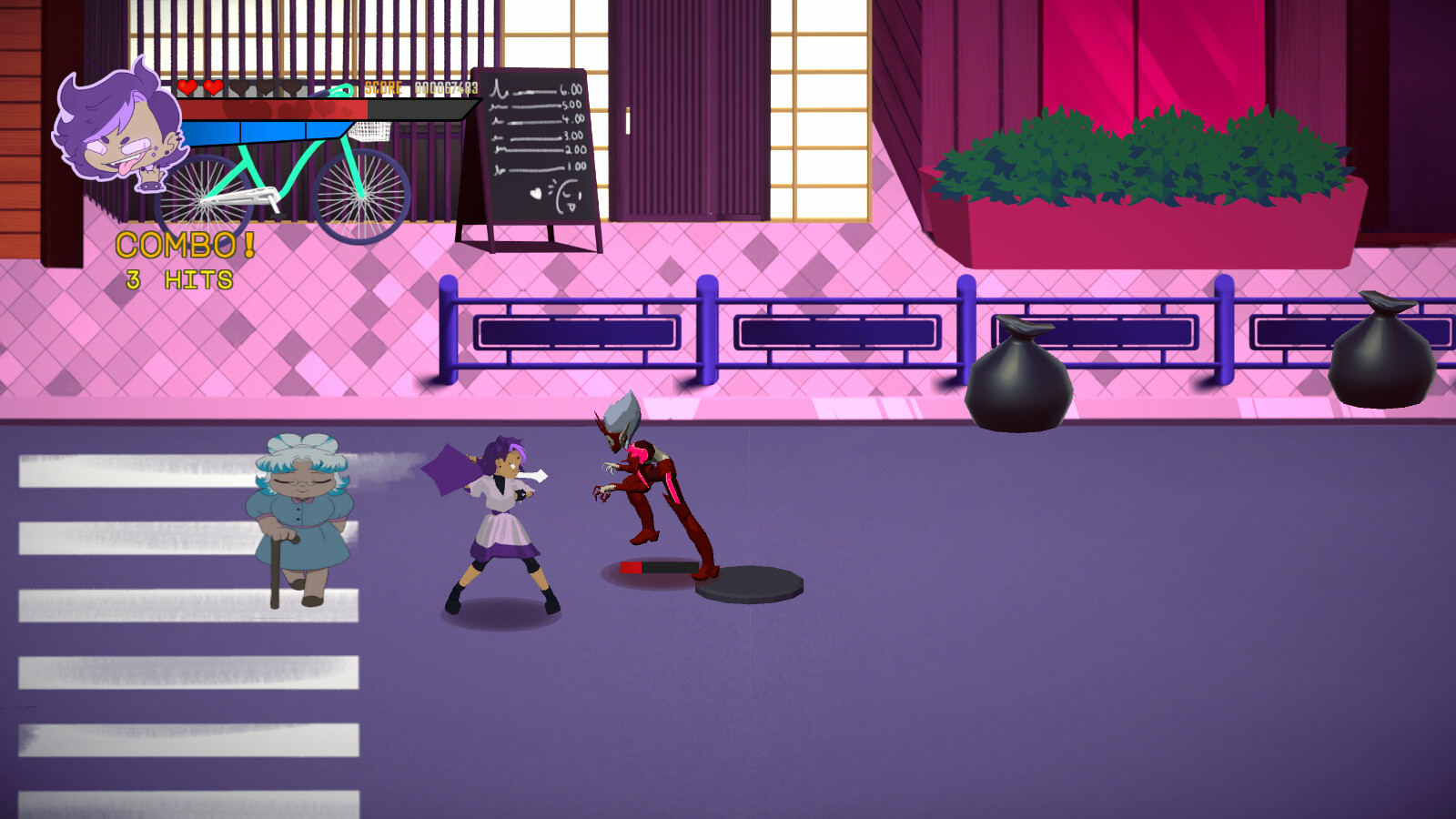This screenshot has width=1456, height=819.
Task: Select the first red heart icon
Action: [187, 86]
